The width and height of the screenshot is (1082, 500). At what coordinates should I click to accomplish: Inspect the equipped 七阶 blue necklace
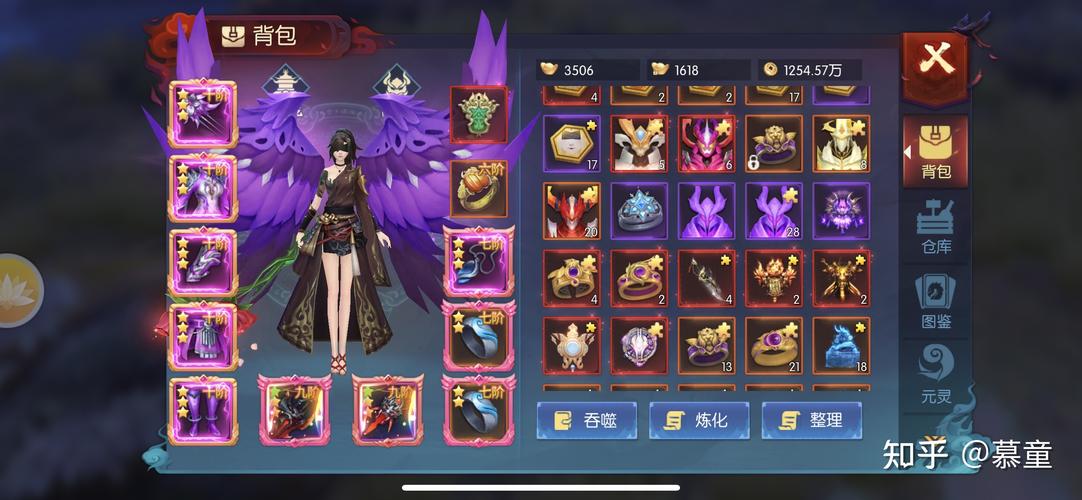point(479,261)
